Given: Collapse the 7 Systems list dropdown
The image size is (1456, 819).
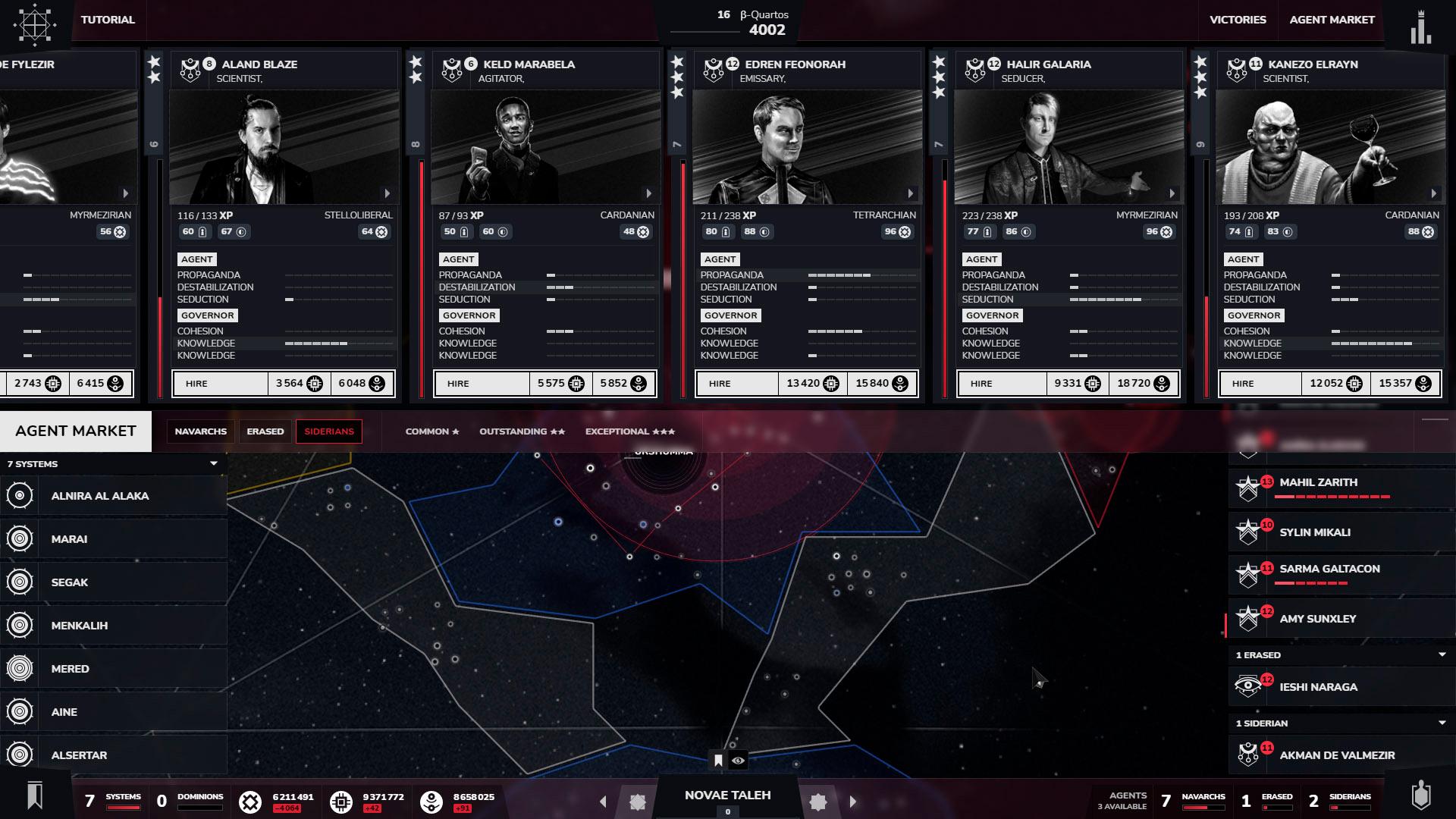Looking at the screenshot, I should pyautogui.click(x=214, y=463).
